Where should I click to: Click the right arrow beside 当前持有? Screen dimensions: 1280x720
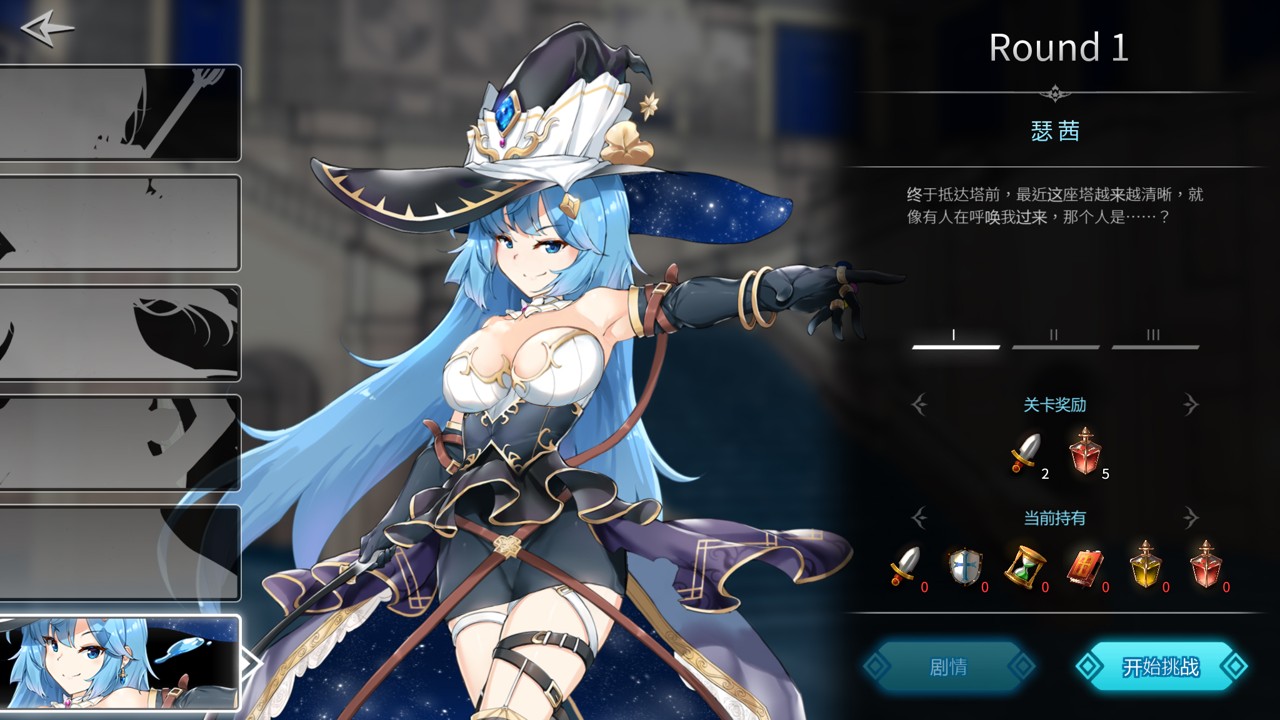(1190, 517)
